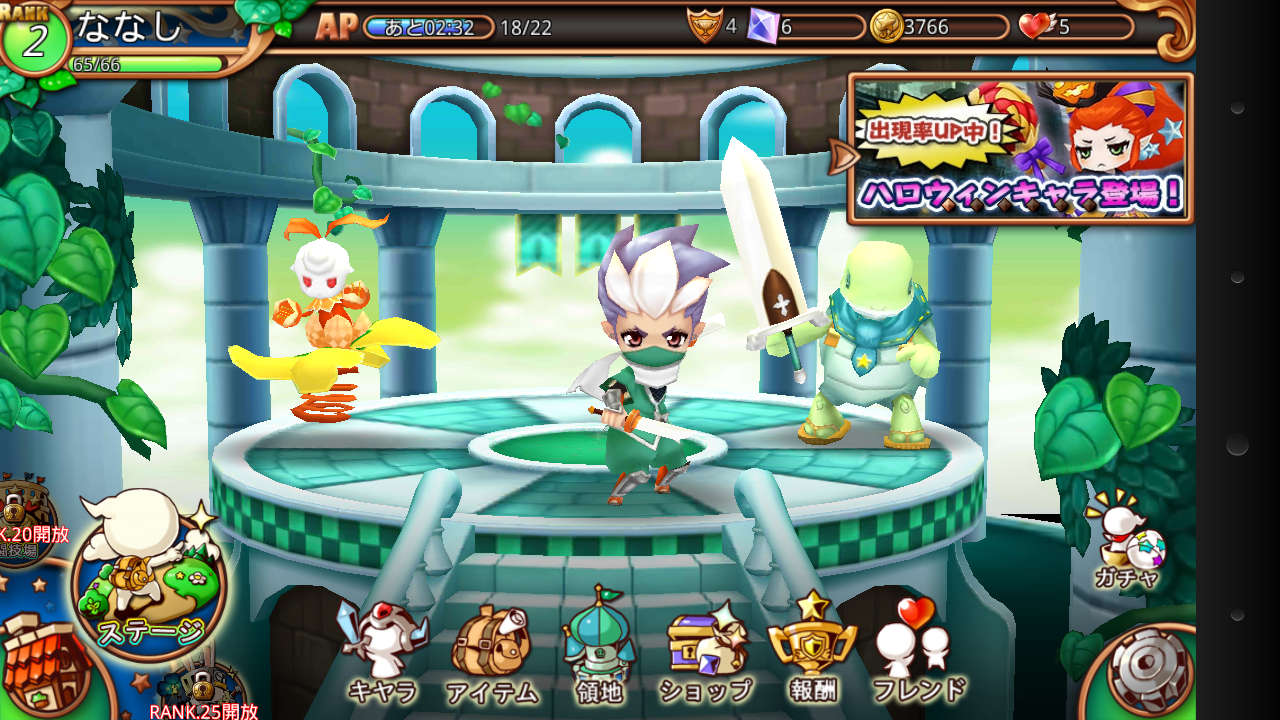Tap the locked RANK.25 unlock icon

205,692
